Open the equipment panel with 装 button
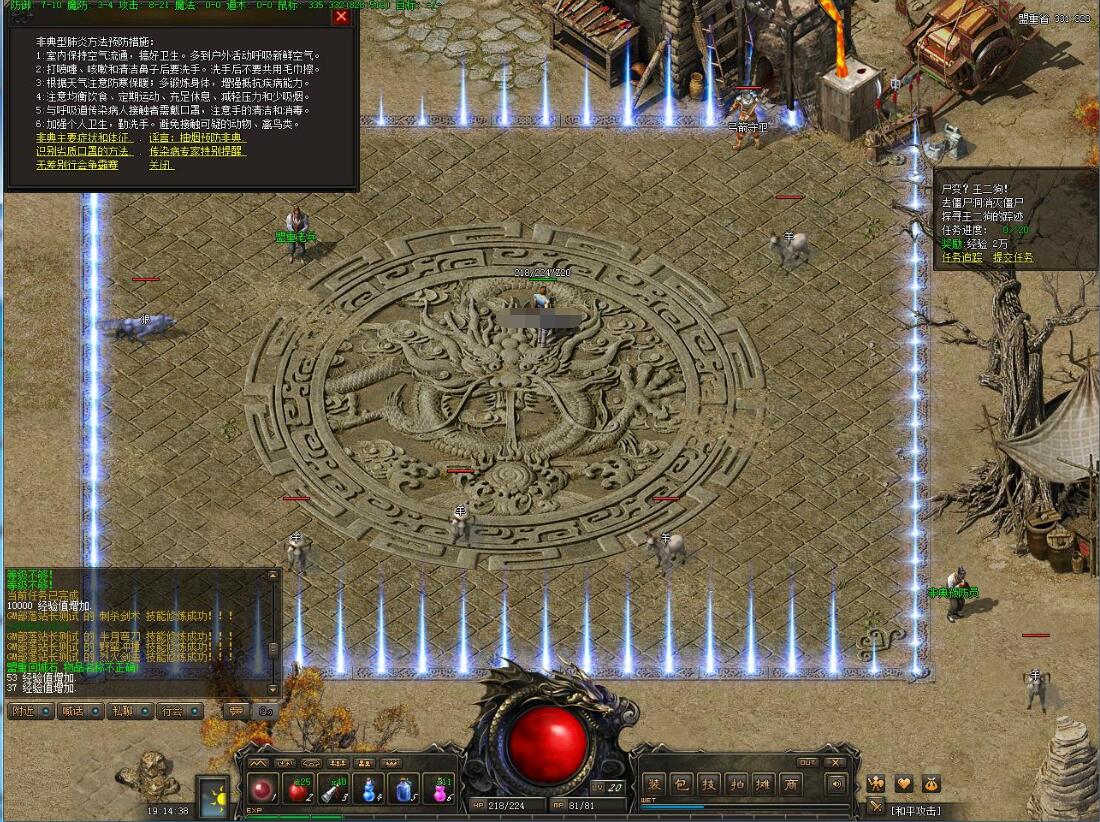 coord(653,784)
